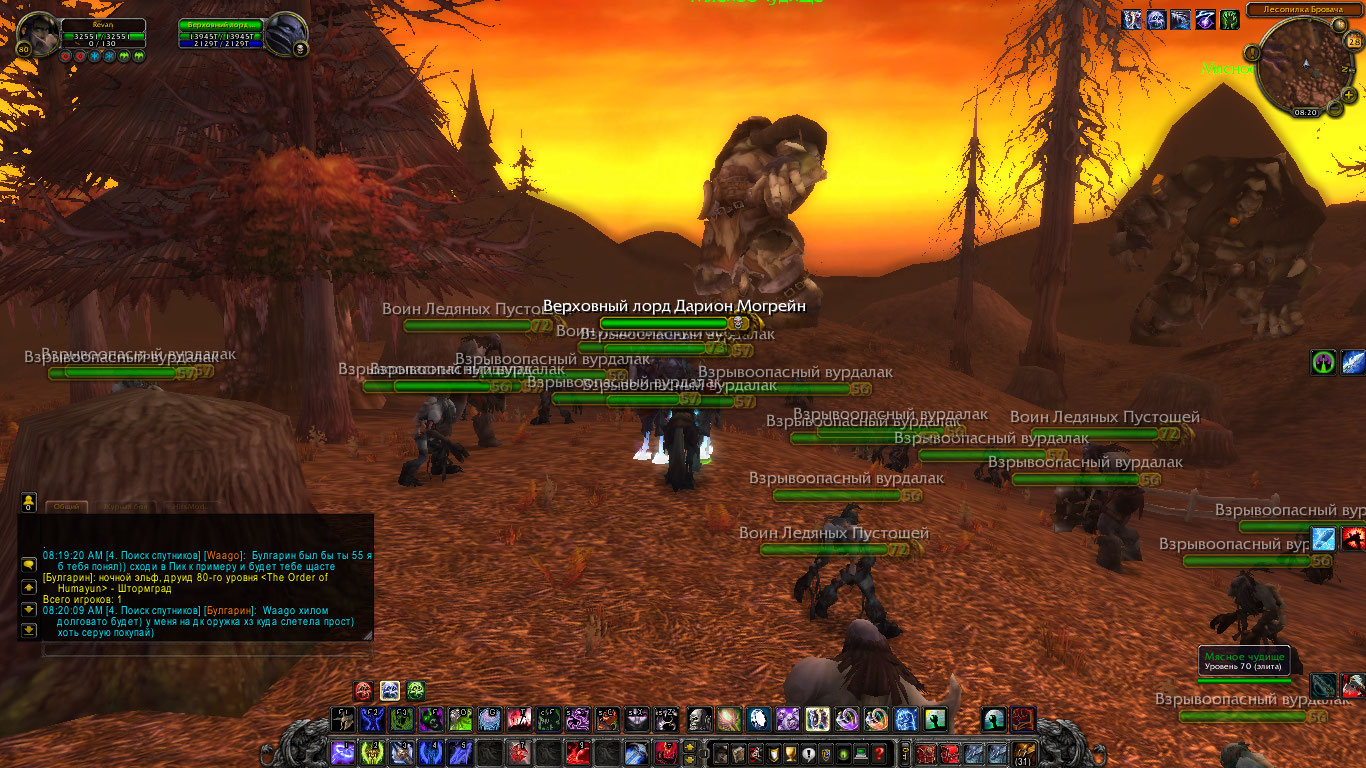This screenshot has height=768, width=1366.
Task: Zoom out the minimap with minus button
Action: pos(1334,107)
